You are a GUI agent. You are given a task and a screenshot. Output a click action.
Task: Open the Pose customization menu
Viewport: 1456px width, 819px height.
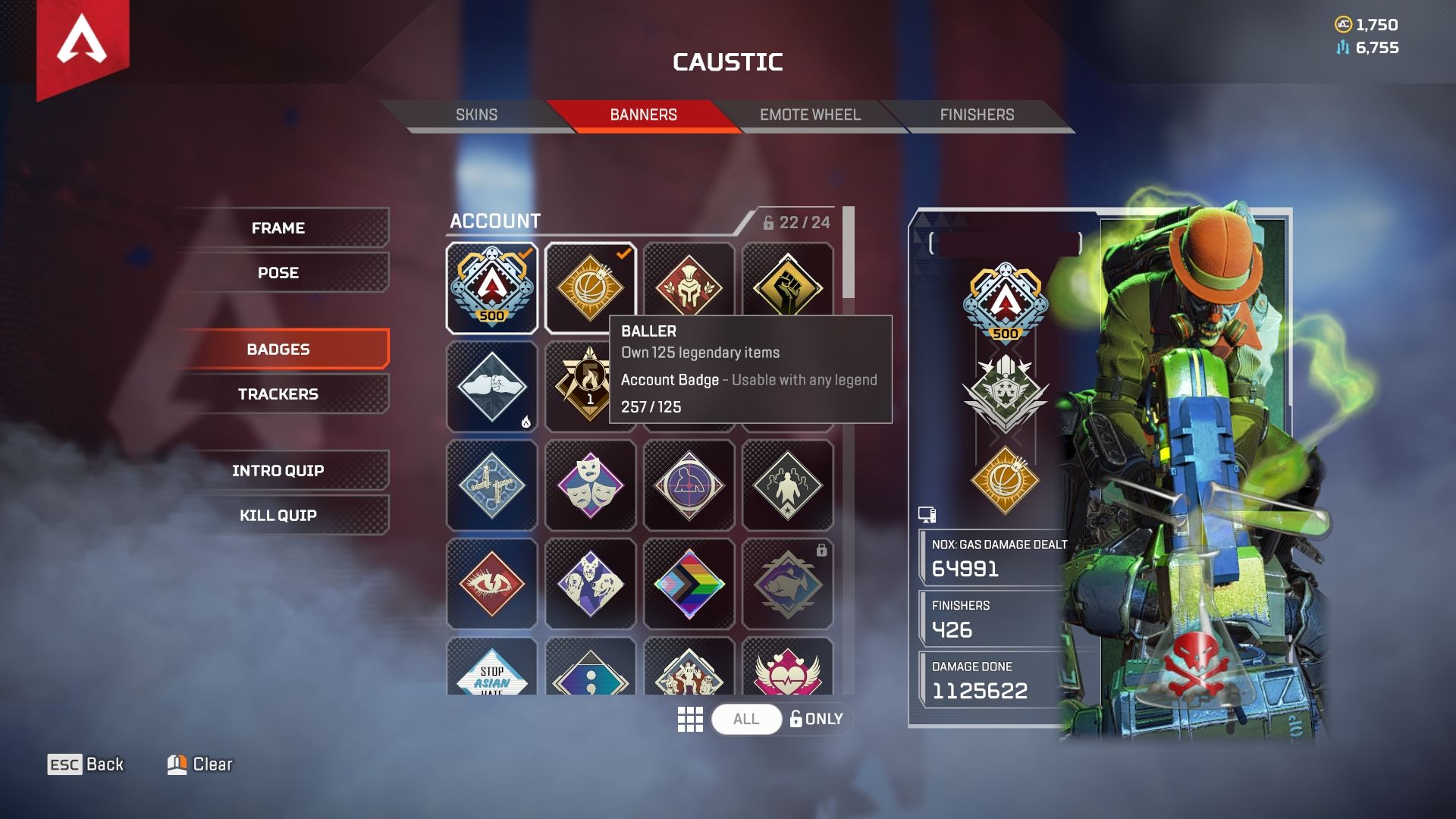(278, 273)
